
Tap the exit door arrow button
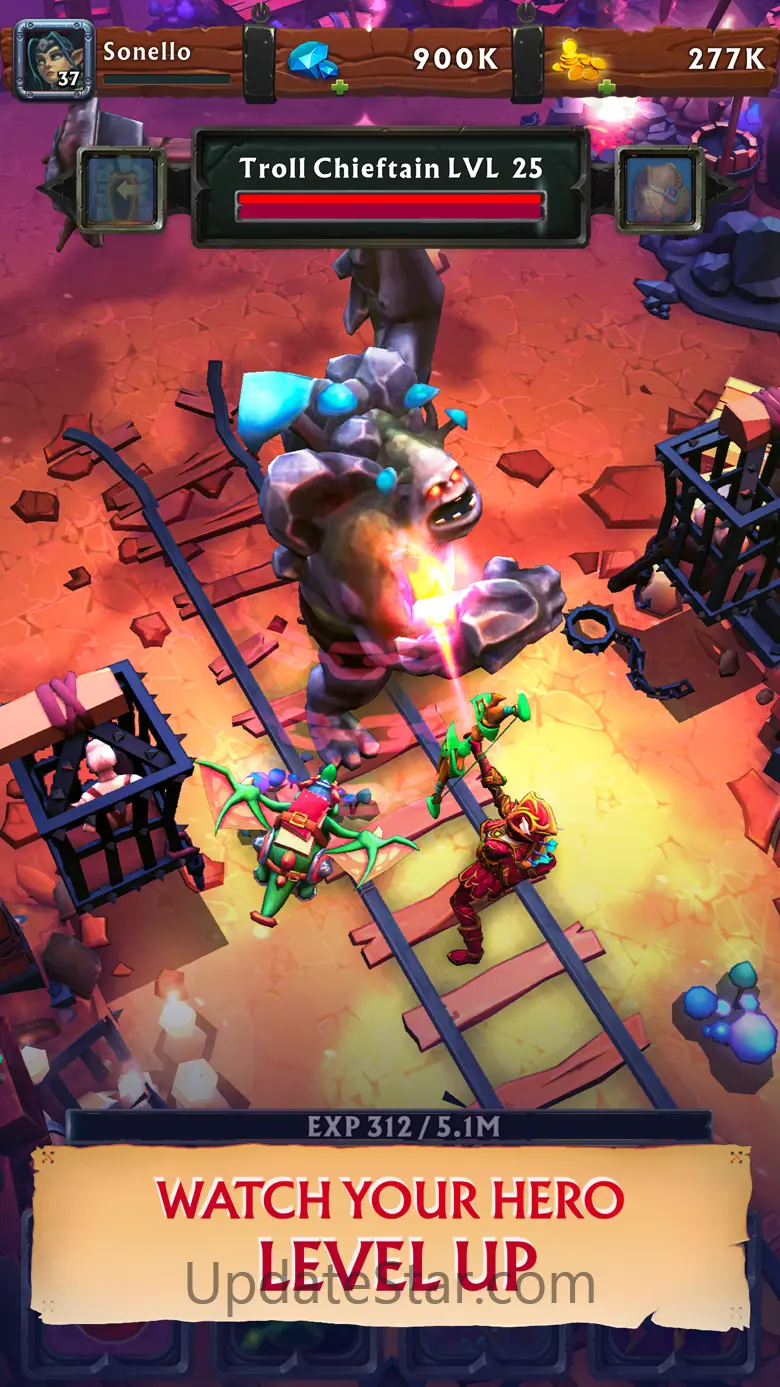(x=122, y=190)
